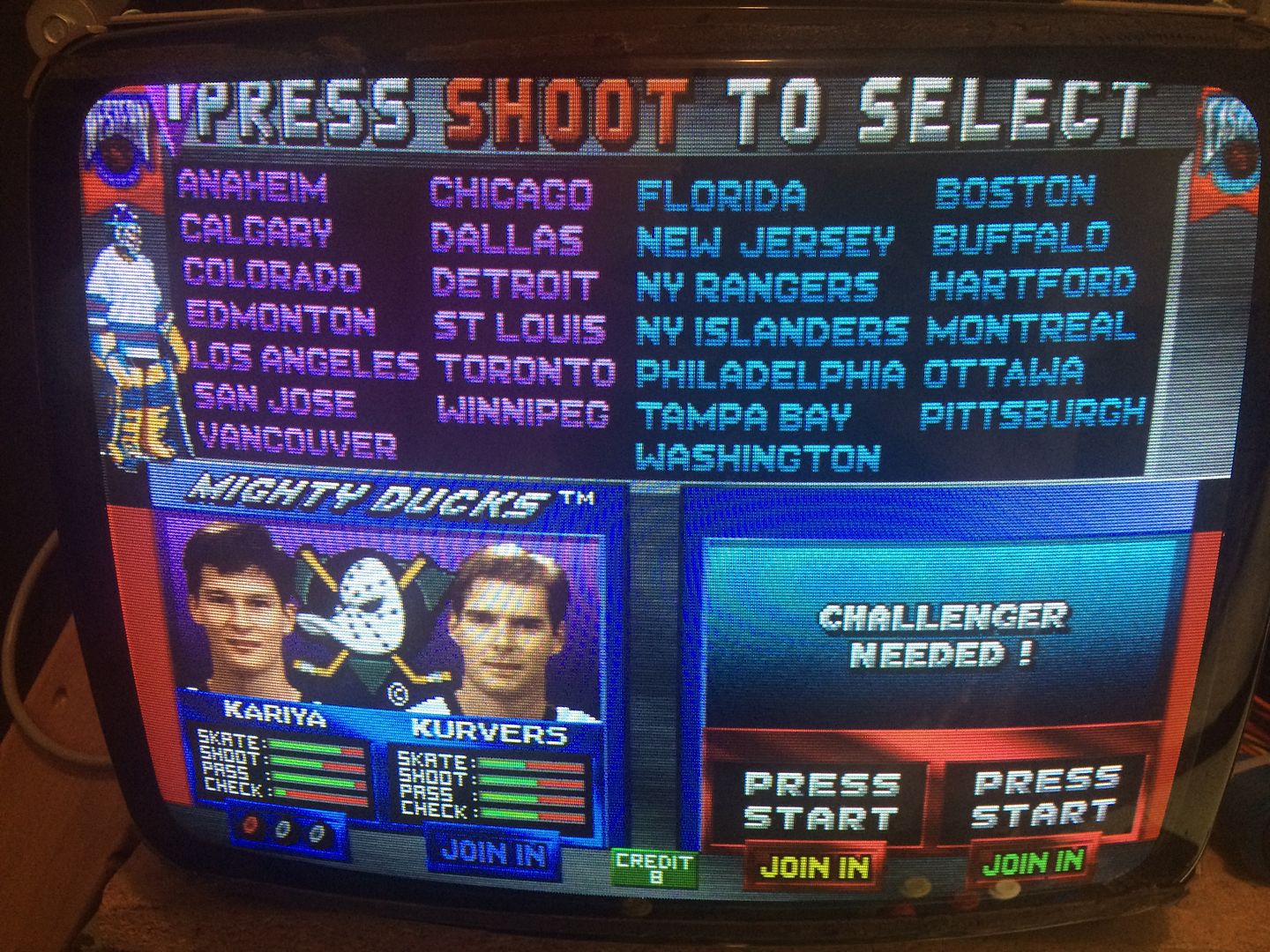Pick Montreal as your team

1029,328
